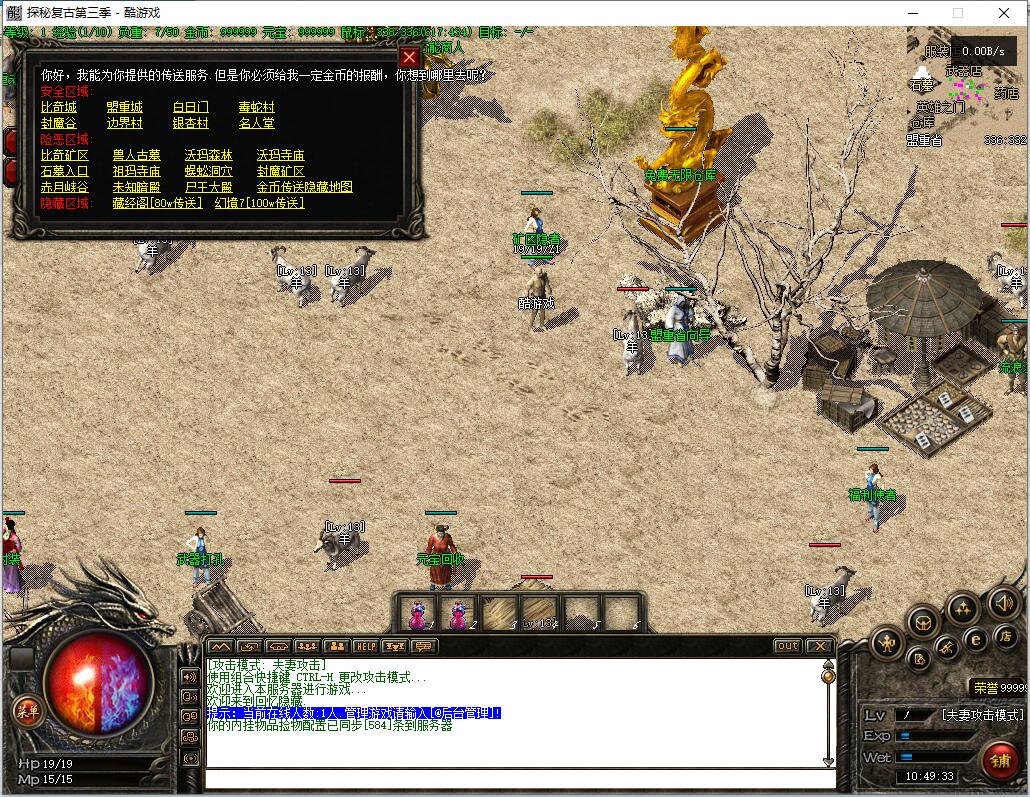Teleport to 比奇城
Screen dimensions: 1030x797
click(58, 107)
